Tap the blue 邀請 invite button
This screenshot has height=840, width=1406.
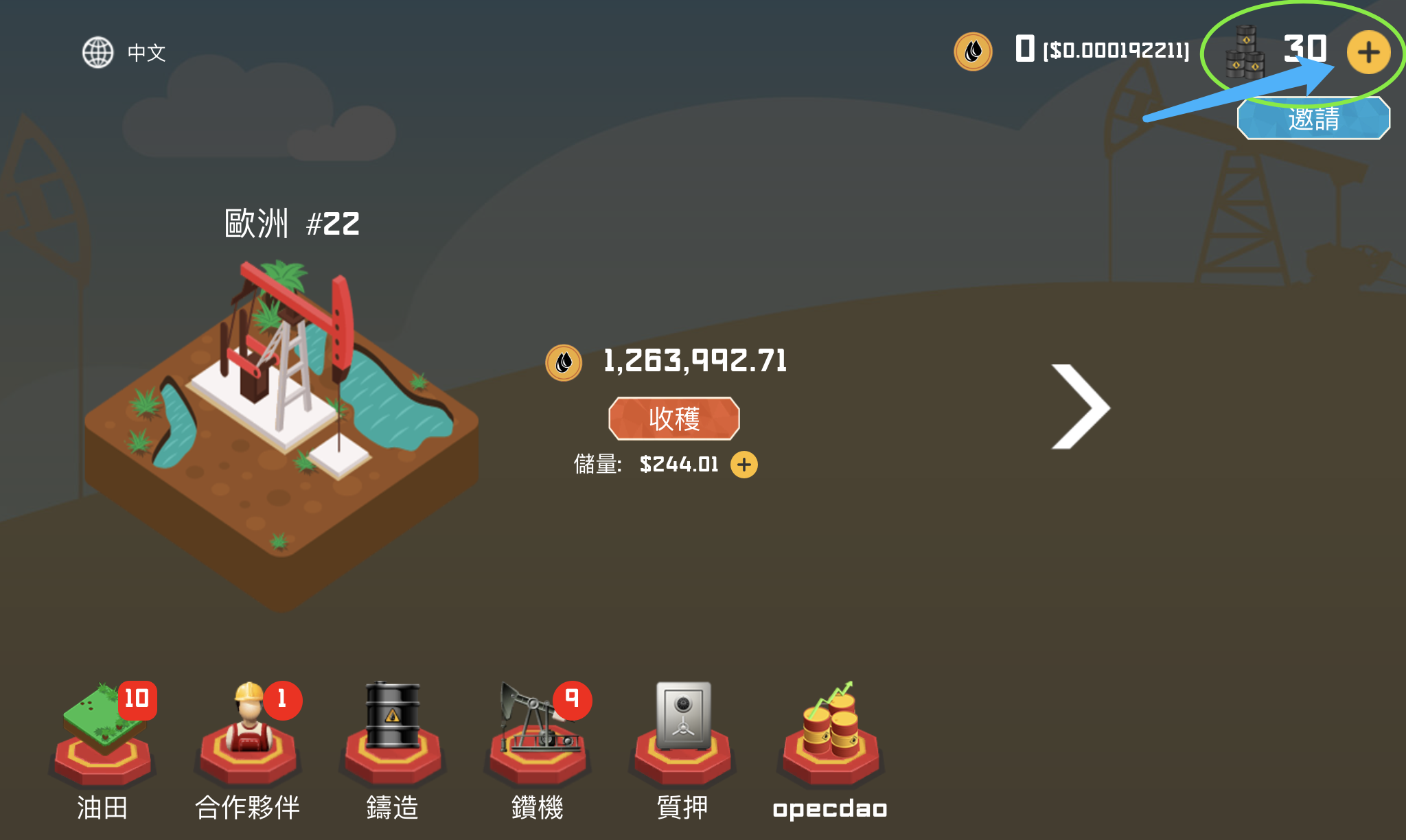1313,119
